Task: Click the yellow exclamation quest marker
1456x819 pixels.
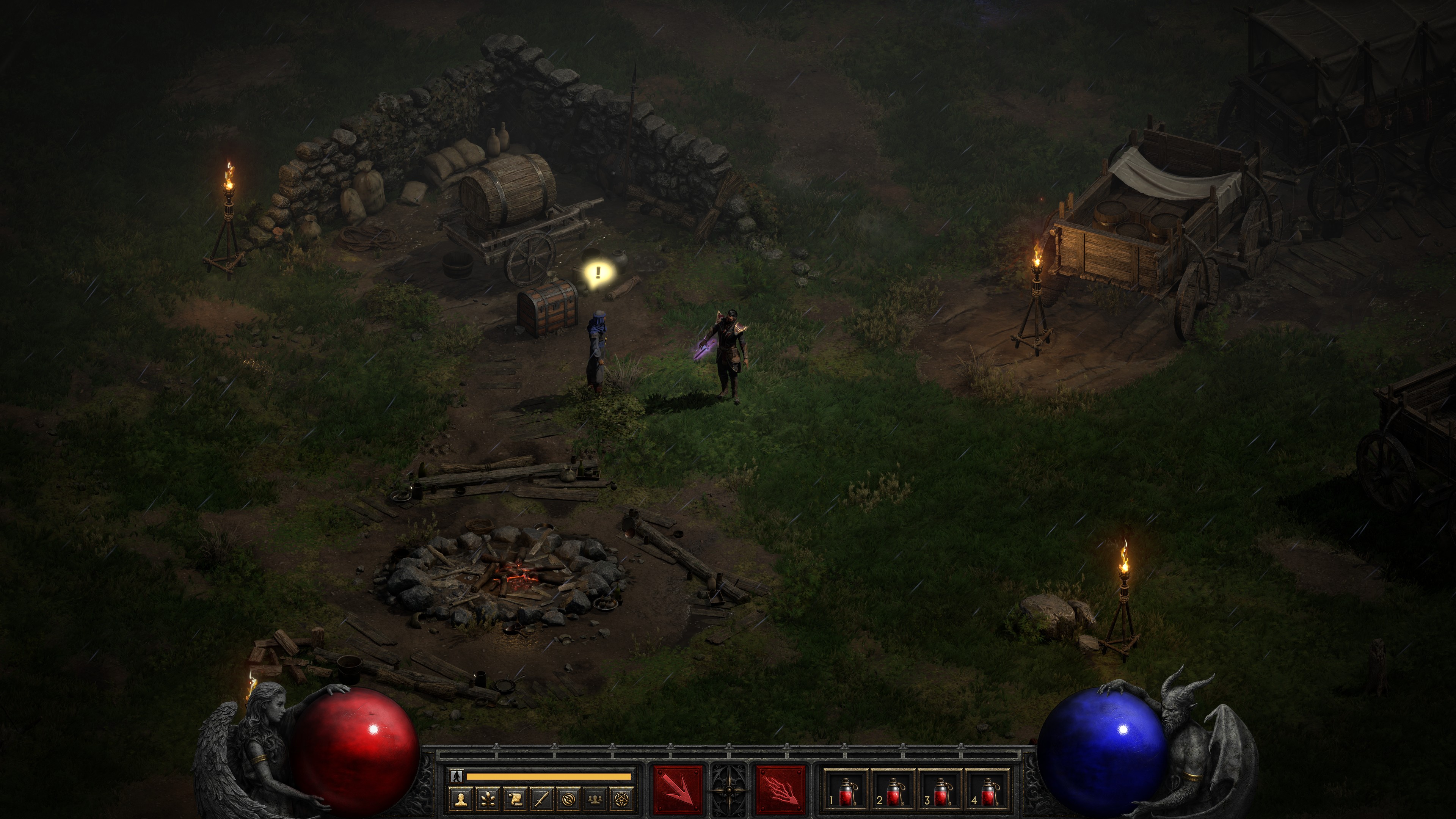Action: (598, 273)
